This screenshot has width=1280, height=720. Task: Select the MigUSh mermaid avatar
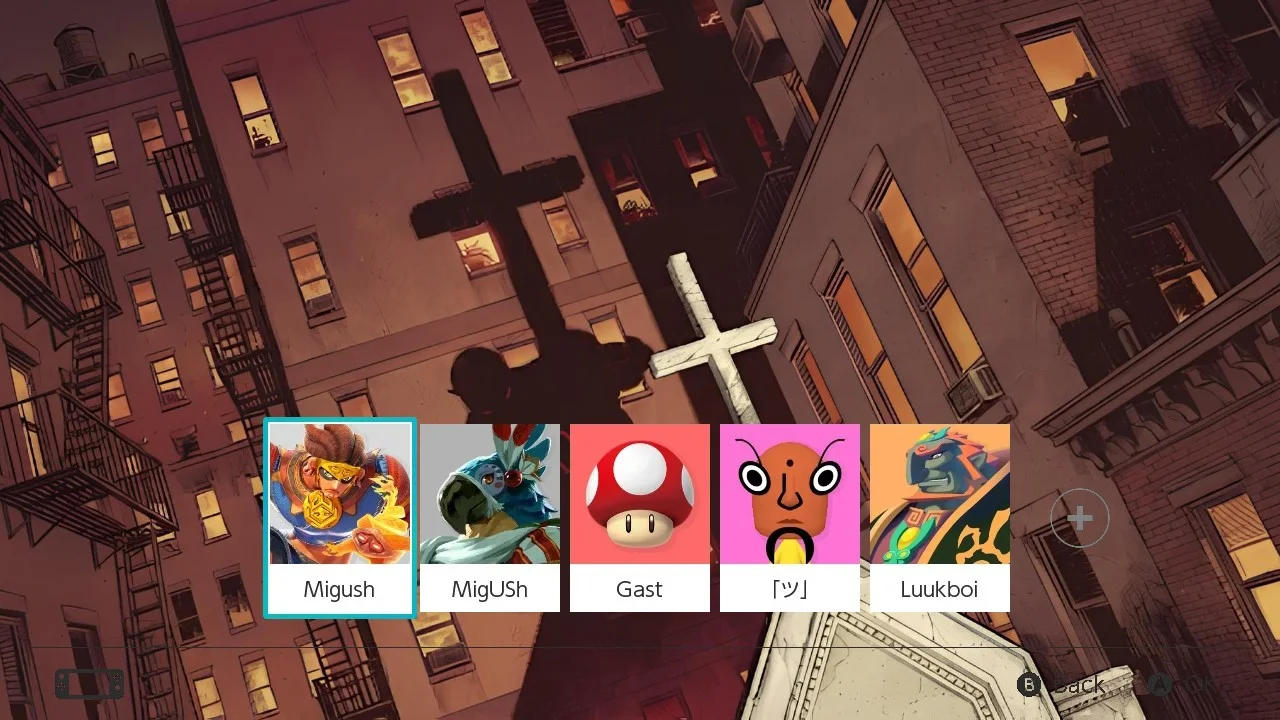pyautogui.click(x=489, y=492)
